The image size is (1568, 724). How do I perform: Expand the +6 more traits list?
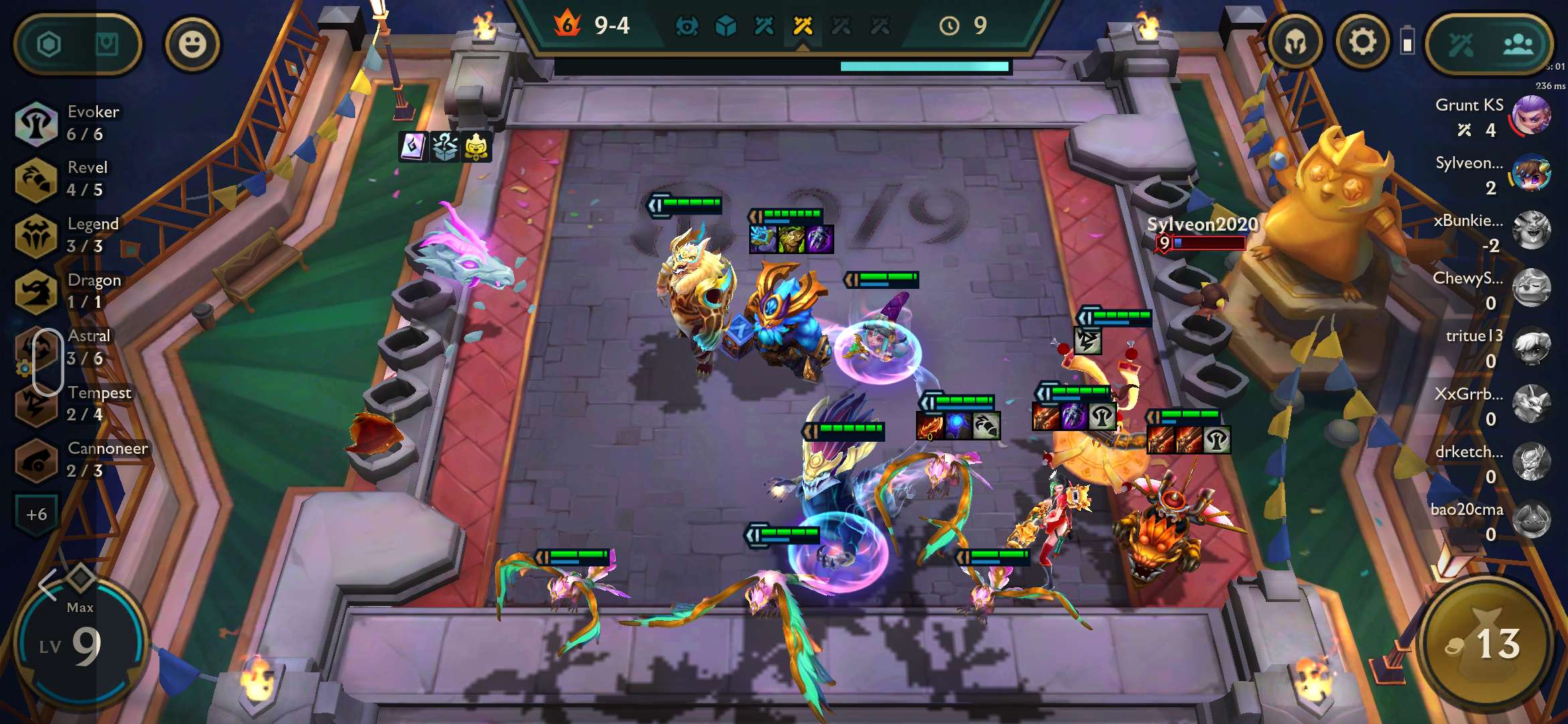(x=37, y=514)
